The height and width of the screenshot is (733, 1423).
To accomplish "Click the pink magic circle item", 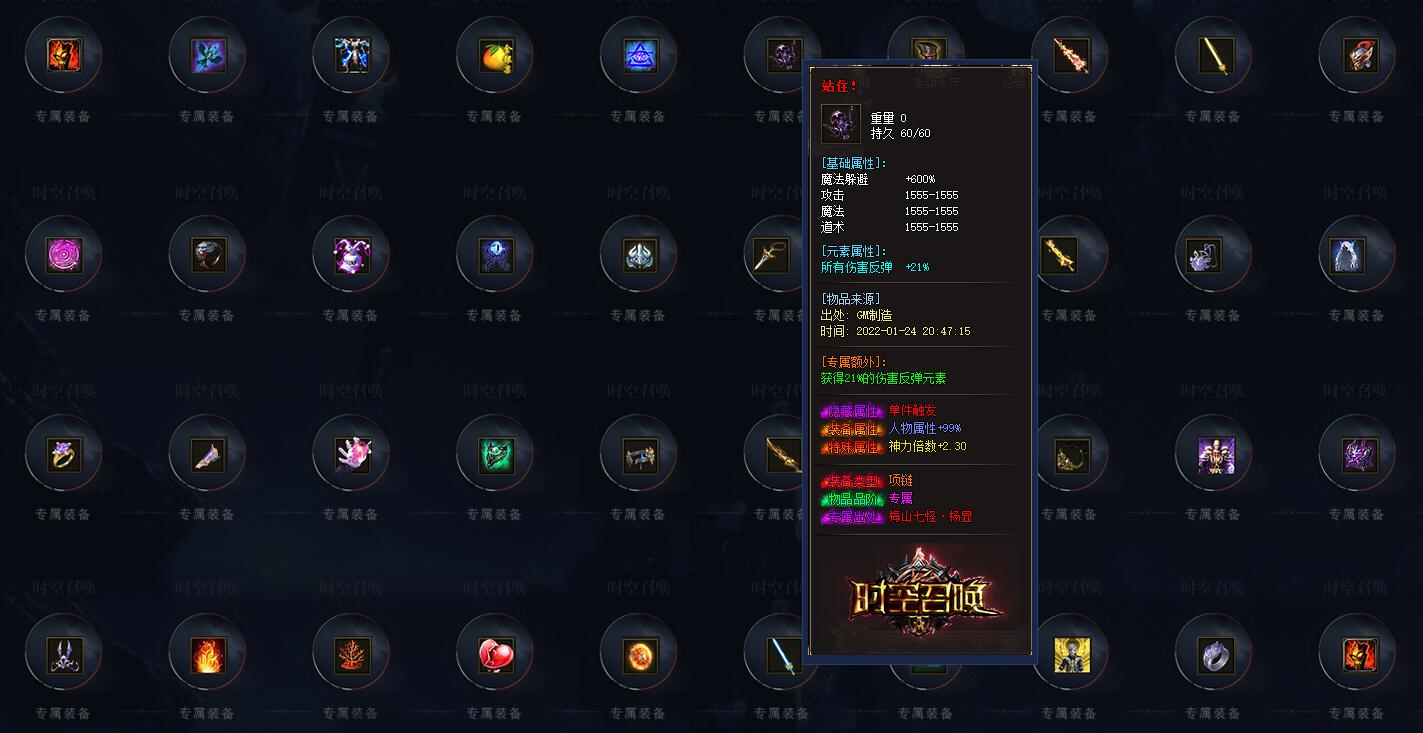I will pyautogui.click(x=64, y=255).
